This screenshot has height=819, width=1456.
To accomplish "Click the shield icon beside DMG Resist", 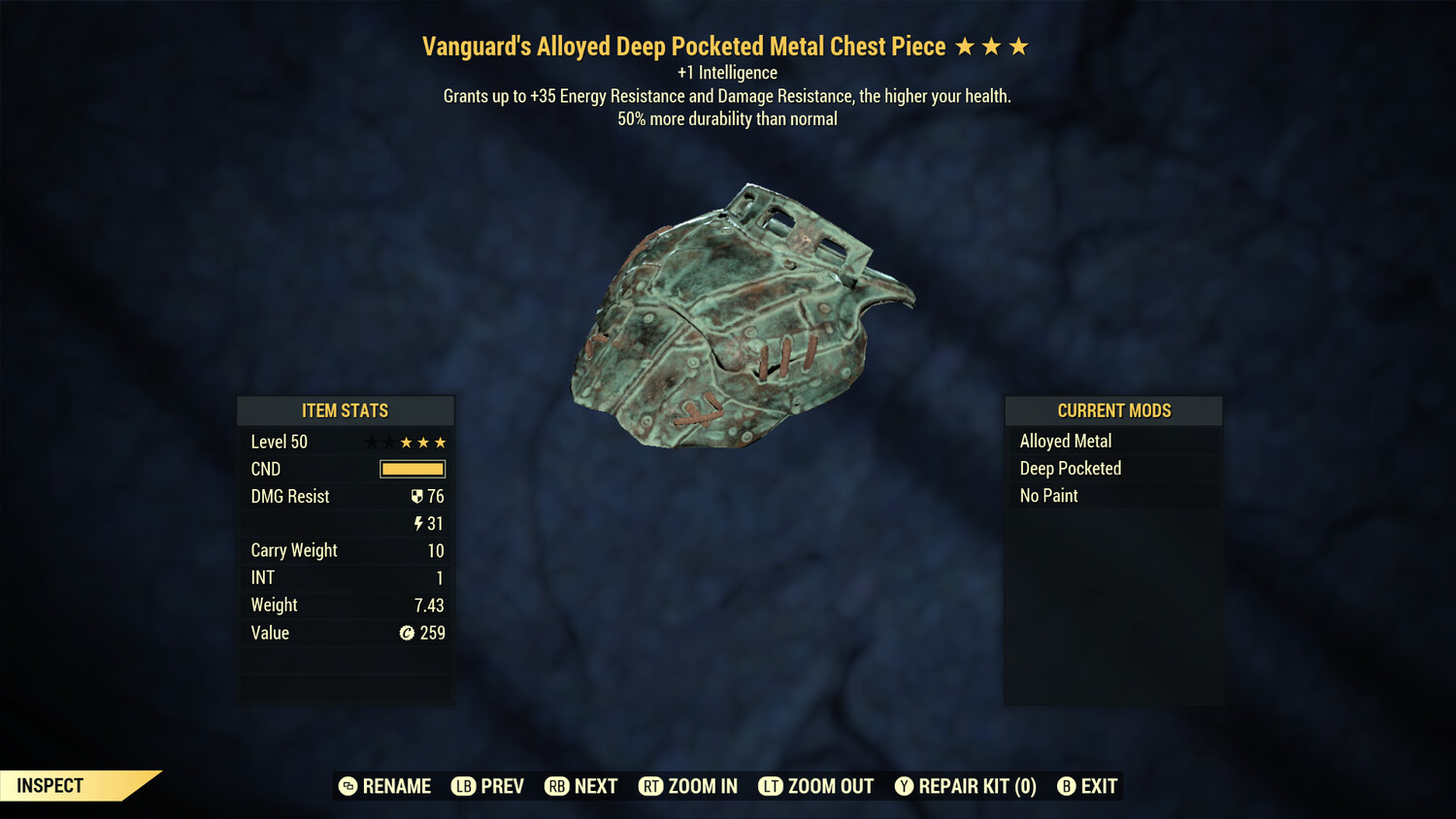I will pyautogui.click(x=417, y=496).
